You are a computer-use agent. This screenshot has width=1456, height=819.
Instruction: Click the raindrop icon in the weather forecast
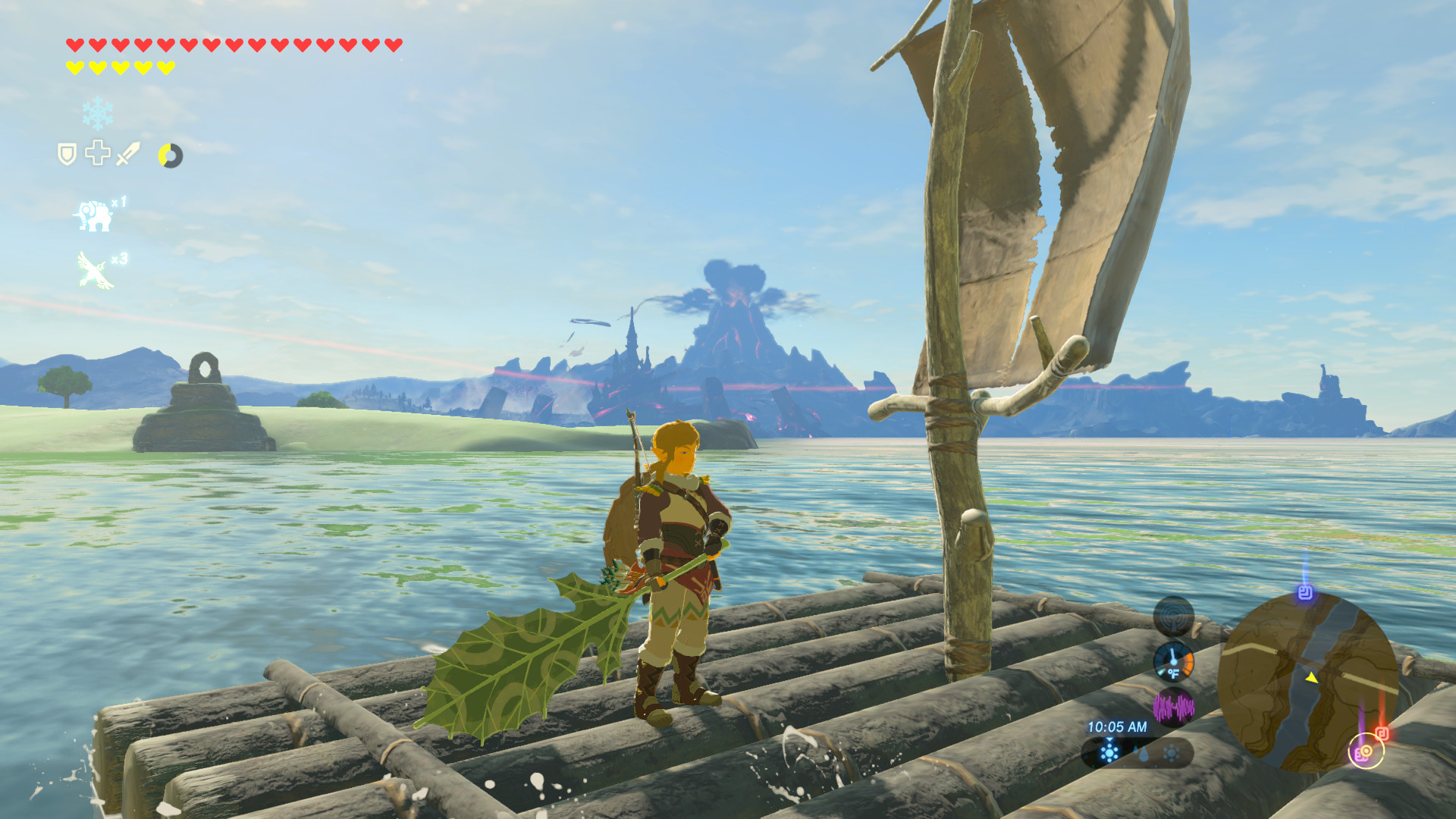coord(1142,755)
